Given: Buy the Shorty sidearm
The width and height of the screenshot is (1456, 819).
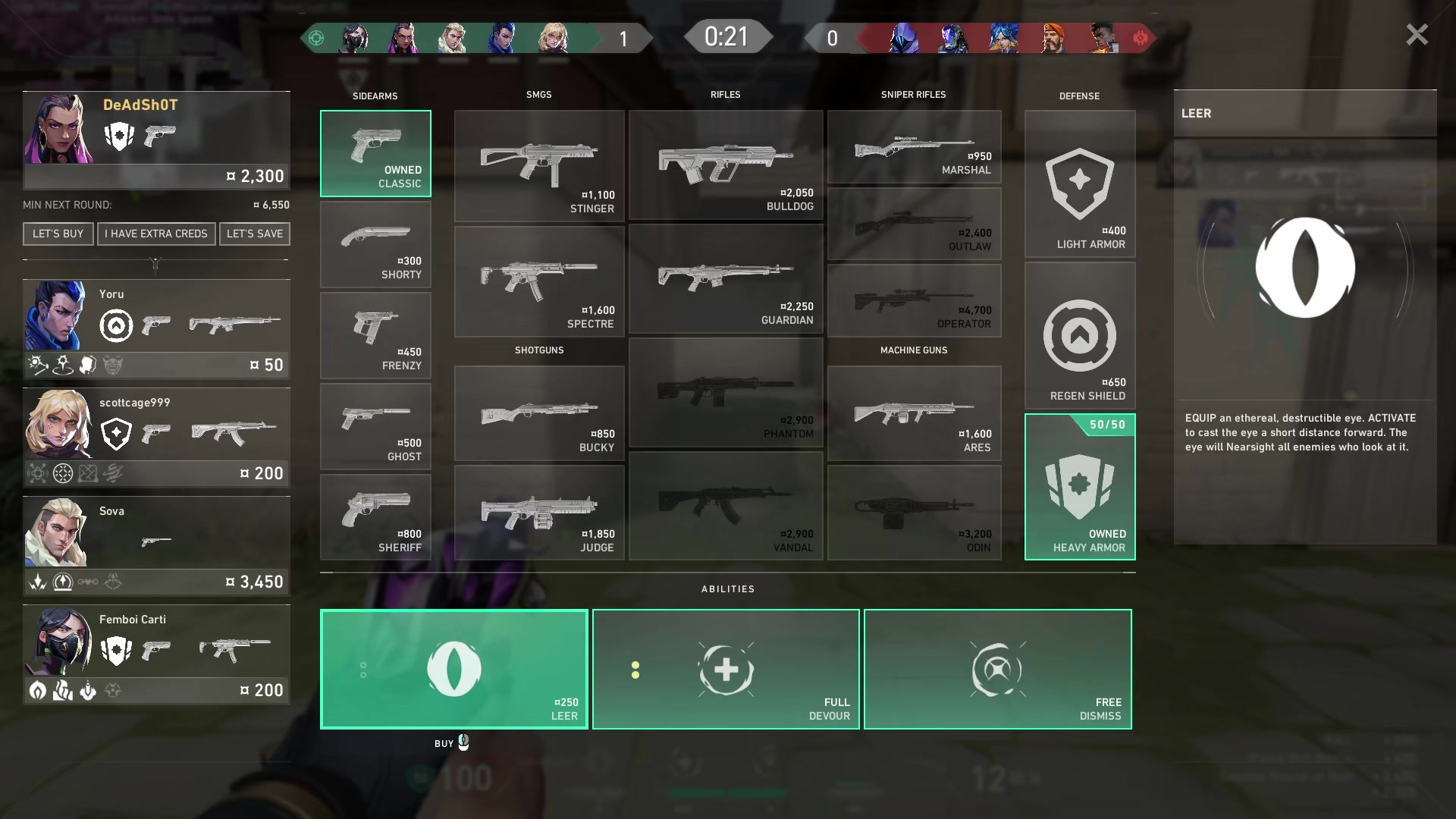Looking at the screenshot, I should click(375, 245).
